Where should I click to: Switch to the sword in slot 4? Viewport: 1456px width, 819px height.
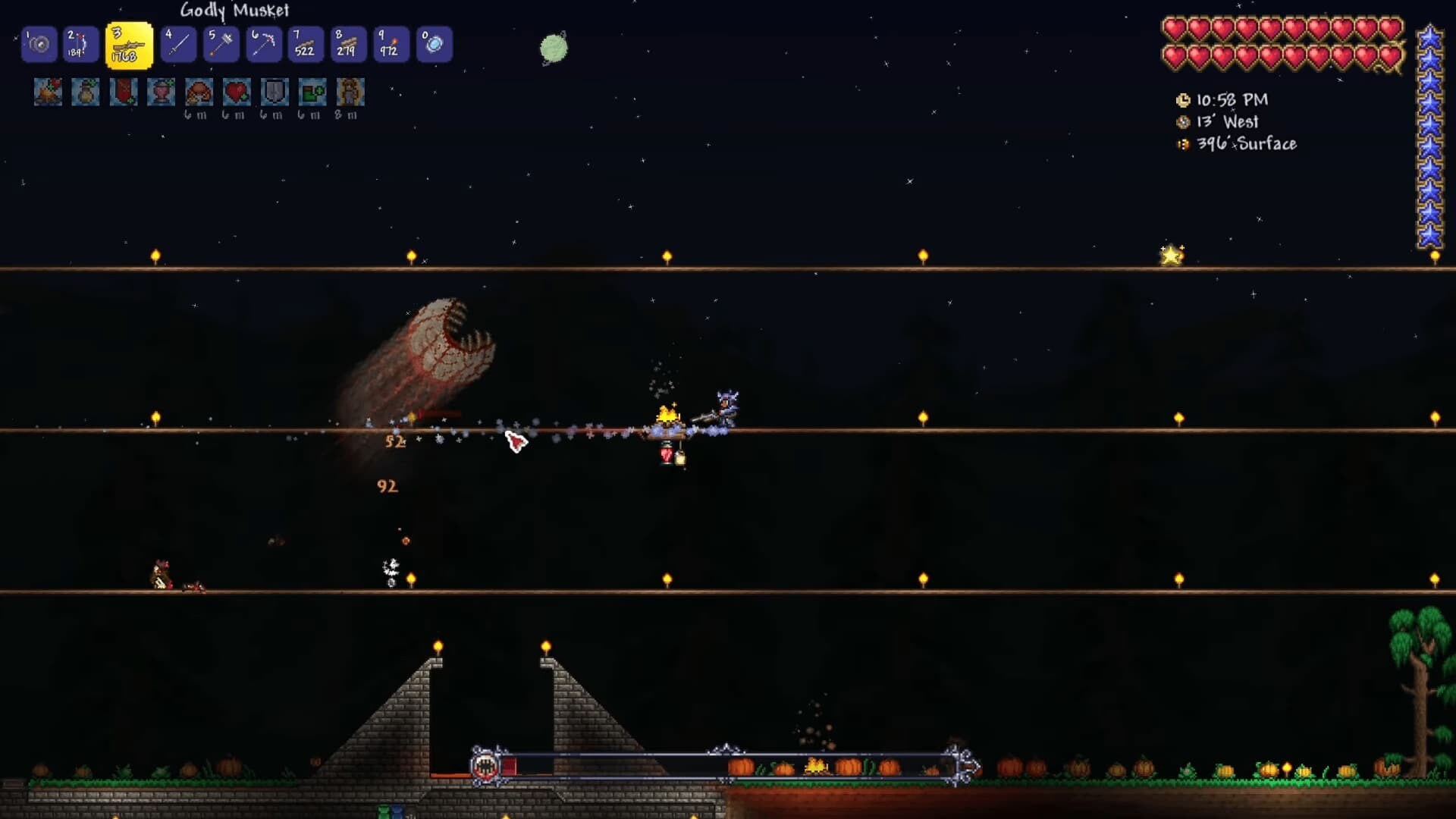(178, 45)
